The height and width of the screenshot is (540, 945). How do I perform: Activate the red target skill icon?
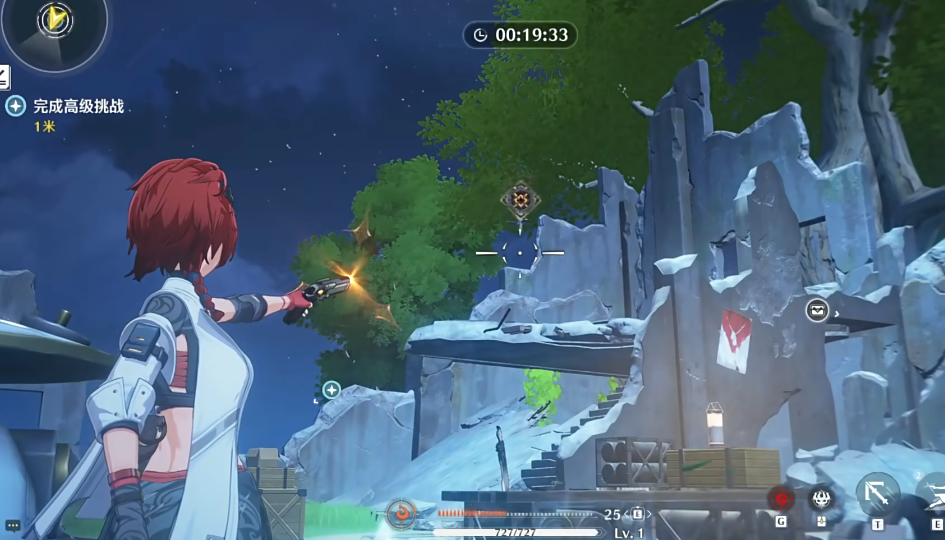click(x=781, y=497)
